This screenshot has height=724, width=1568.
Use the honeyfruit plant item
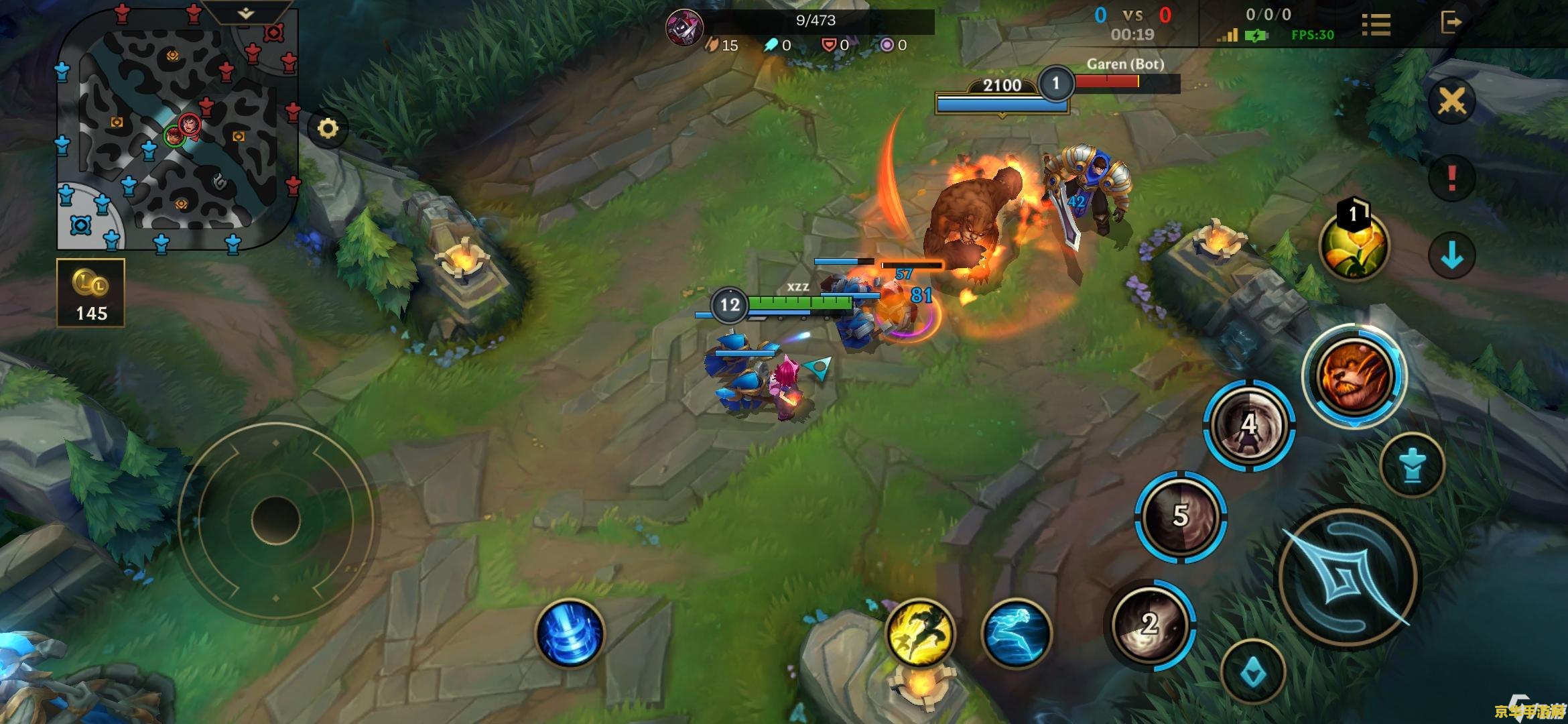coord(1354,246)
